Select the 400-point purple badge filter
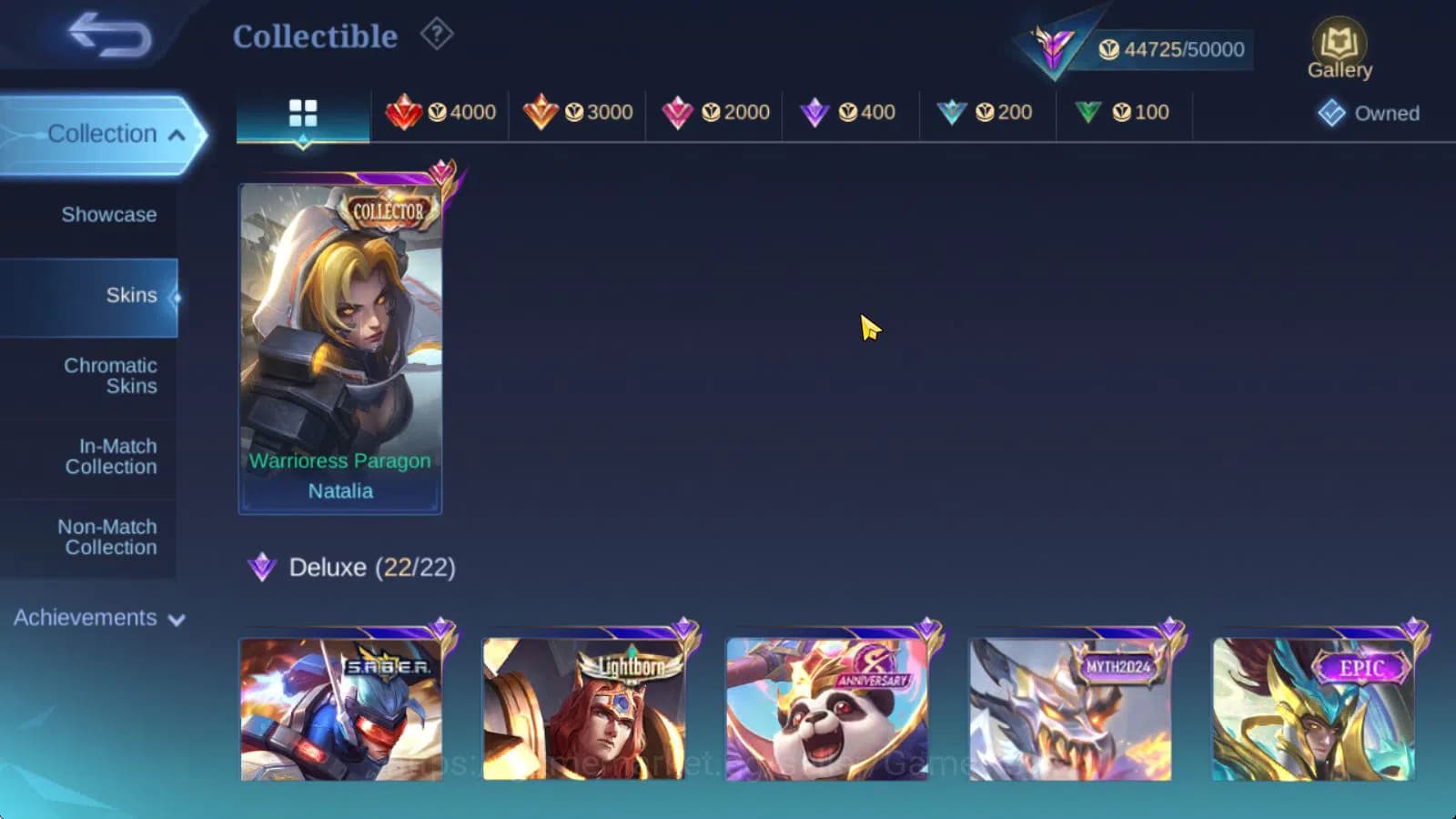Viewport: 1456px width, 819px height. coord(849,112)
